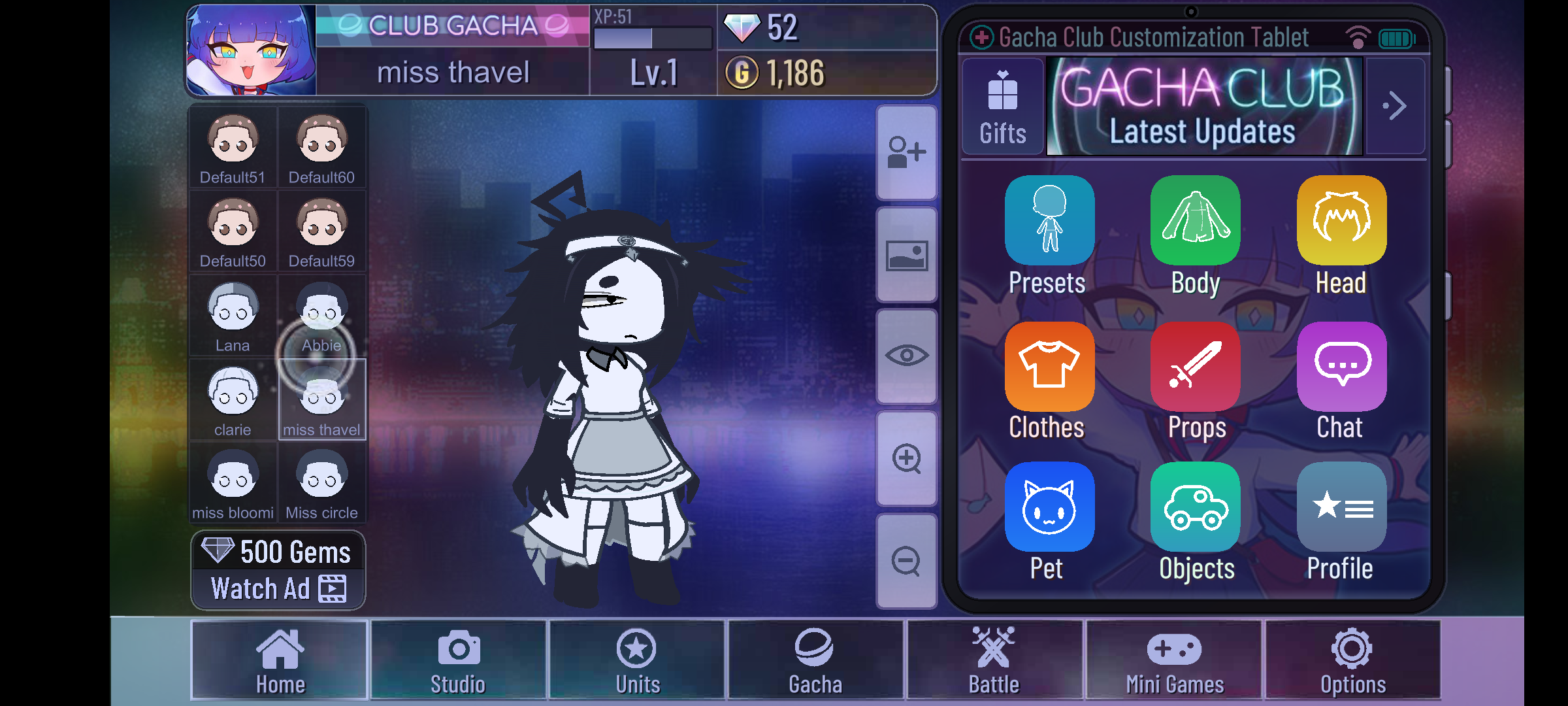Watch Ad for 500 Gems
The width and height of the screenshot is (1568, 706).
(x=278, y=570)
